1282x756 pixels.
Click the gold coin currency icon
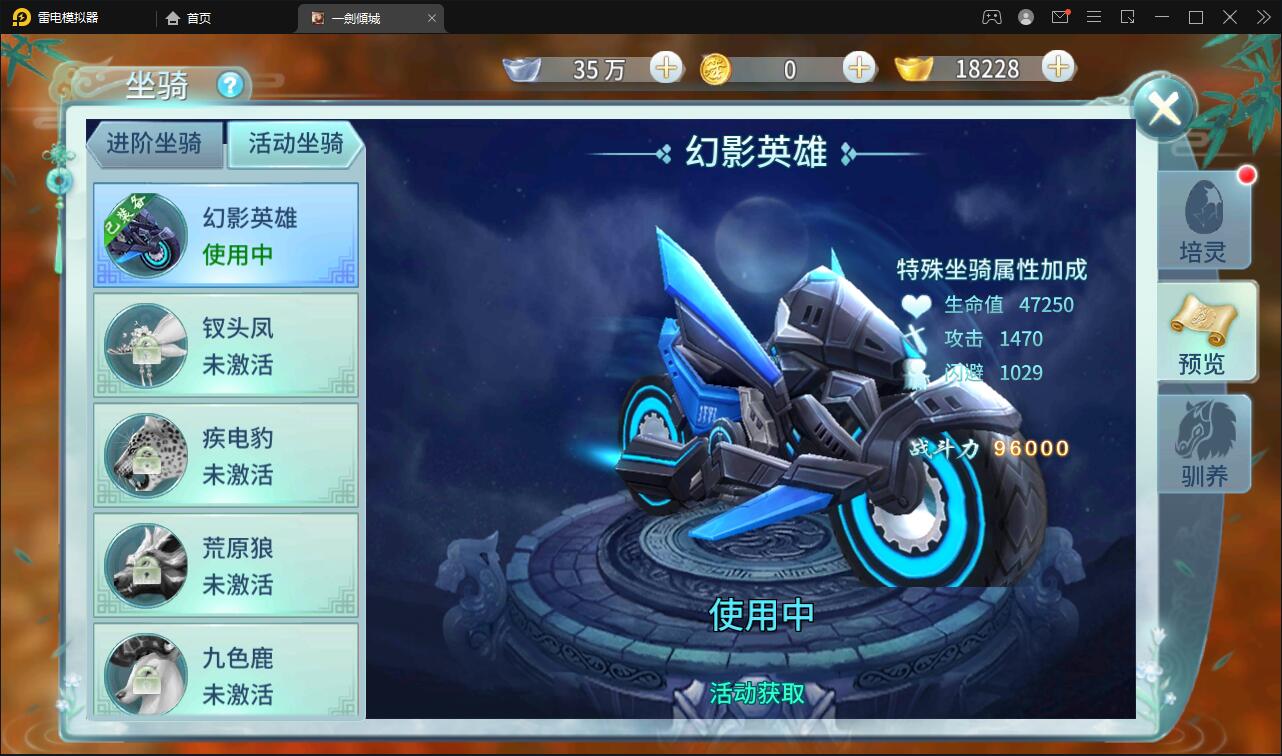716,68
